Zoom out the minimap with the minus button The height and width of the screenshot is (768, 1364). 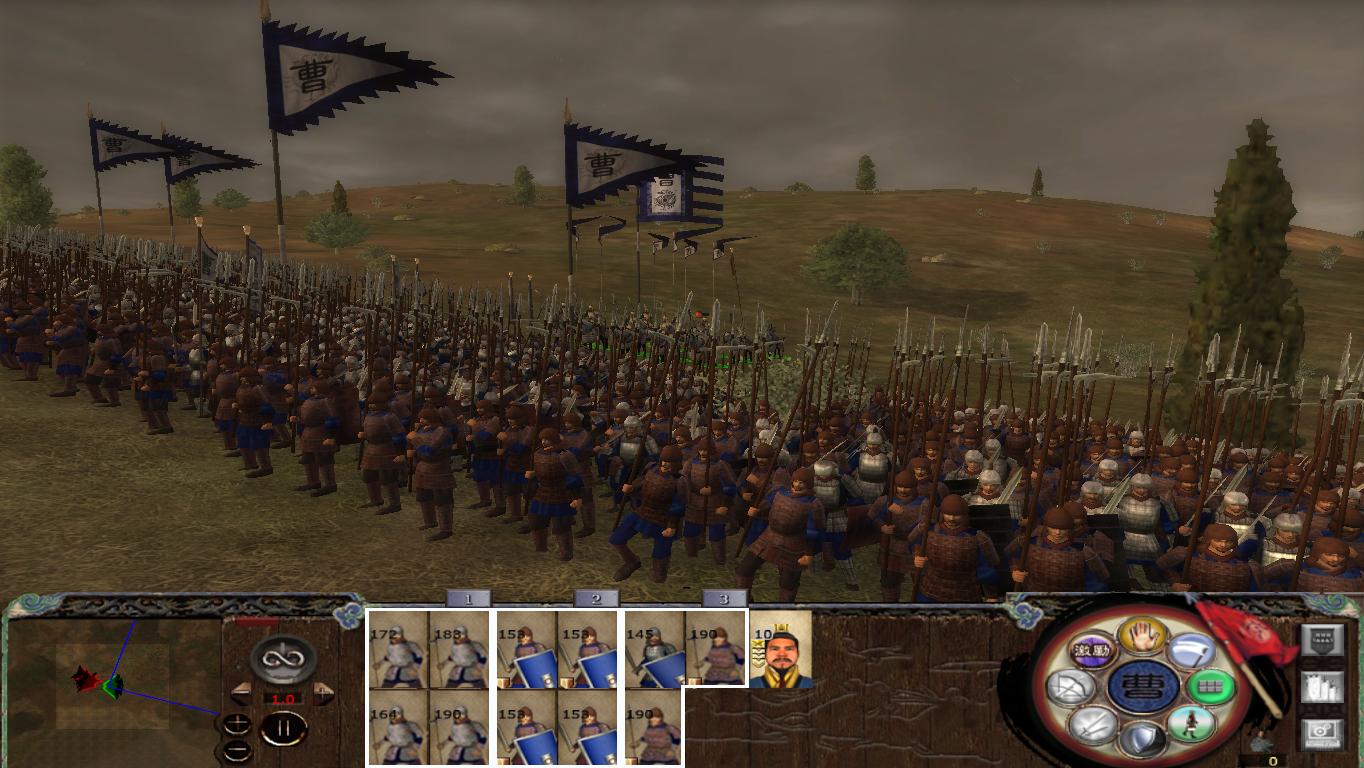(x=238, y=749)
